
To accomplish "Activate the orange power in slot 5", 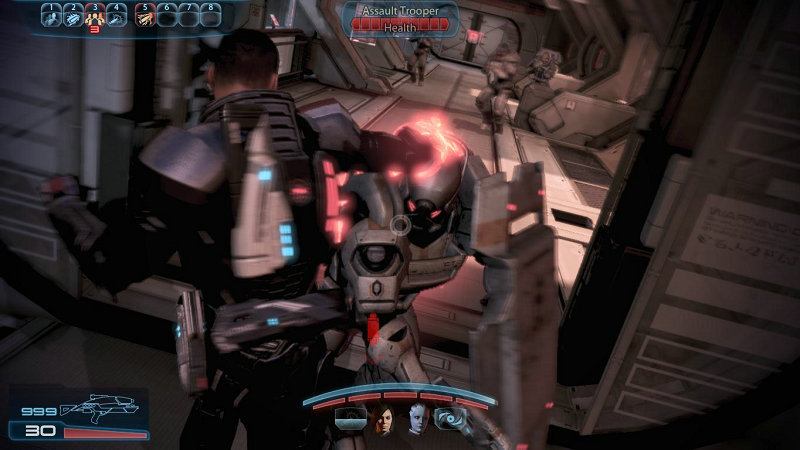I will (144, 16).
